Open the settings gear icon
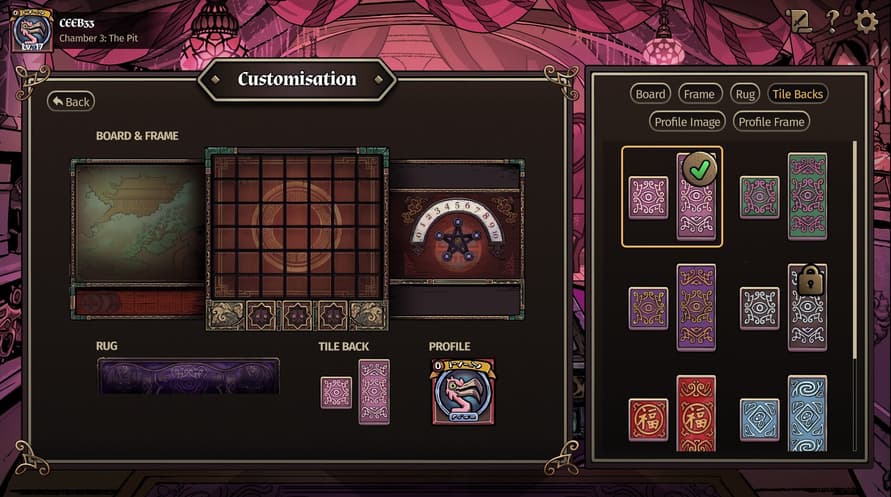This screenshot has height=497, width=891. coord(866,22)
